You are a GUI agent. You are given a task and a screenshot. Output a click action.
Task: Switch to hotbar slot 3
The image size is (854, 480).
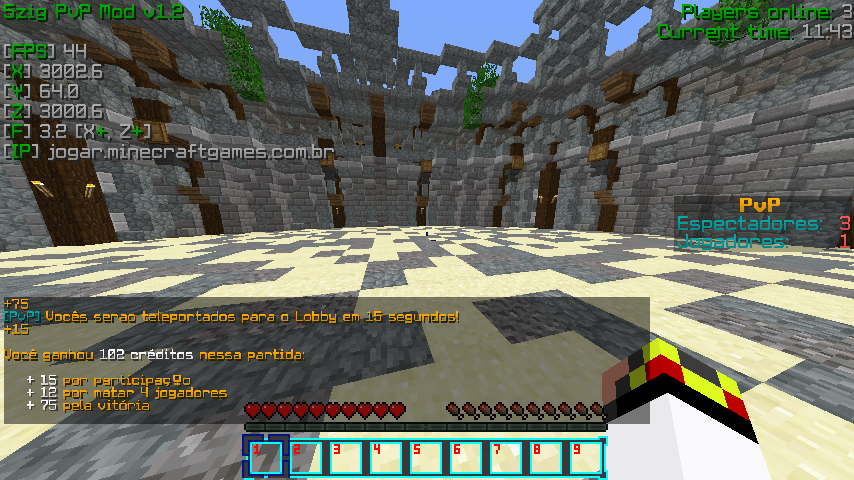pyautogui.click(x=346, y=457)
